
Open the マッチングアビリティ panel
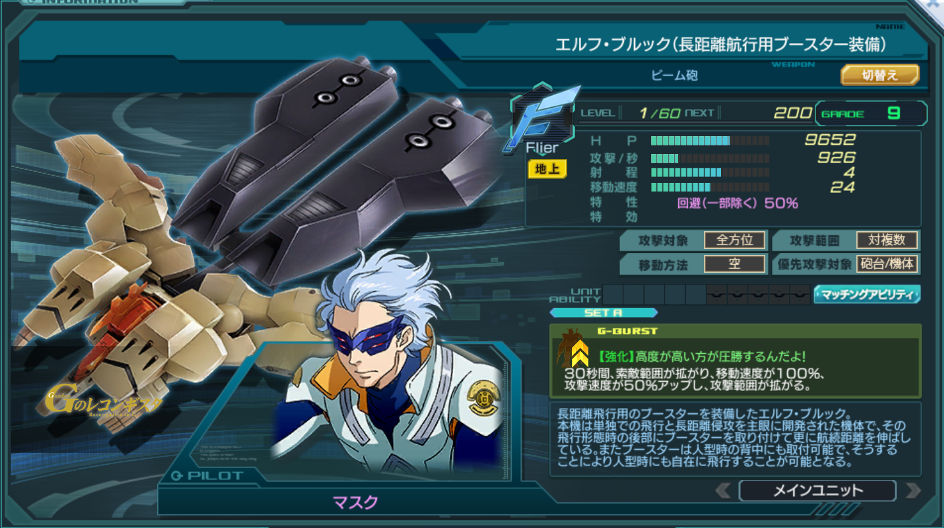coord(866,294)
